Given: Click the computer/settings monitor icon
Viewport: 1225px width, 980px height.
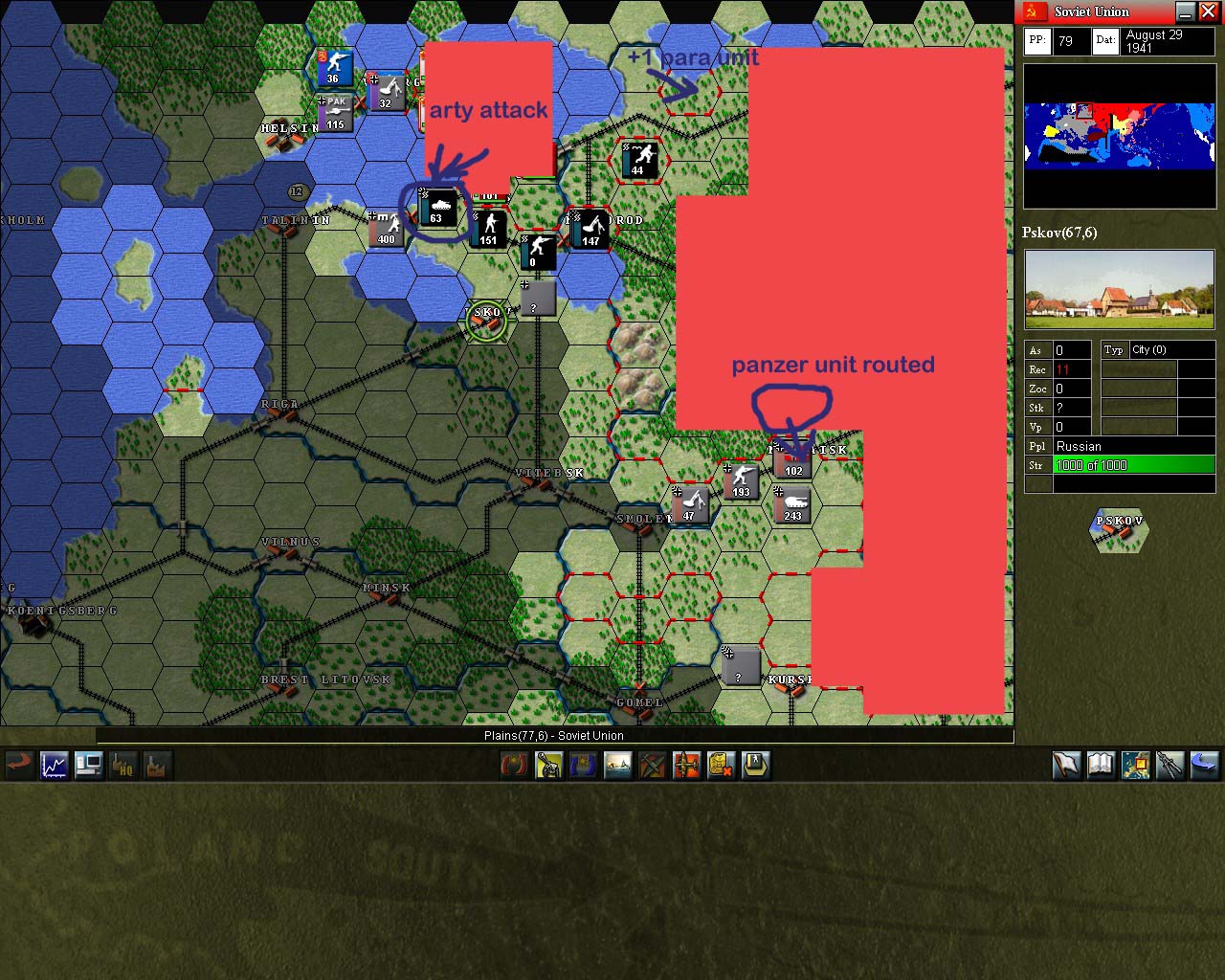Looking at the screenshot, I should (88, 765).
